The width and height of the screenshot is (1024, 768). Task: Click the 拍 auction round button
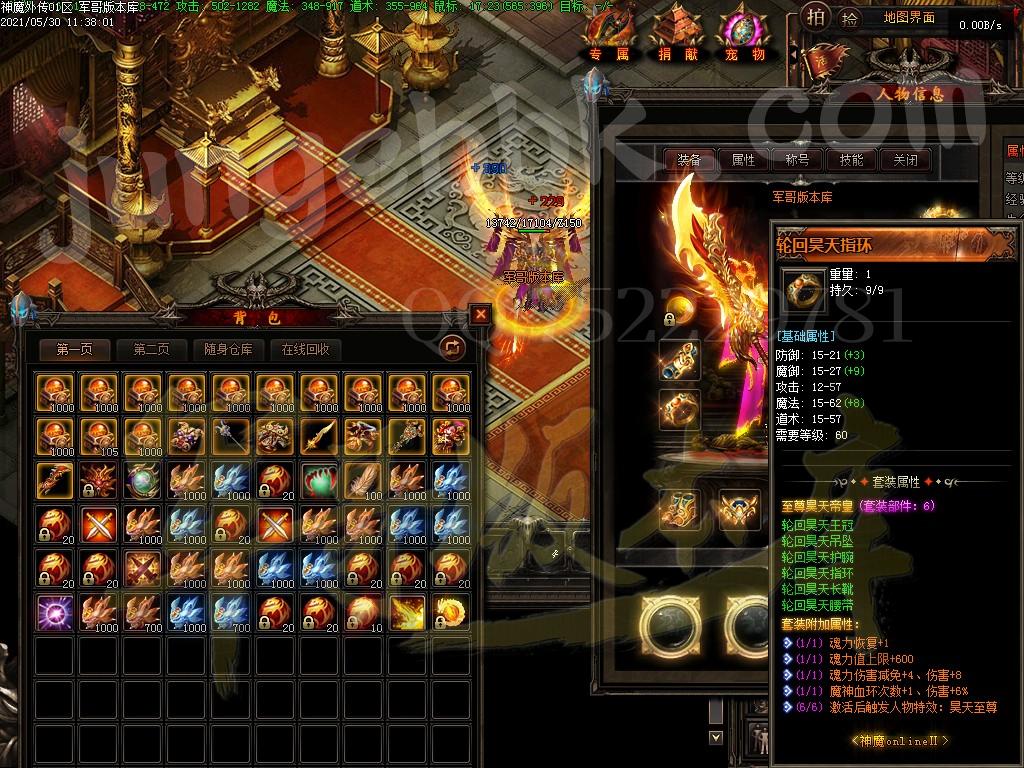[x=816, y=16]
